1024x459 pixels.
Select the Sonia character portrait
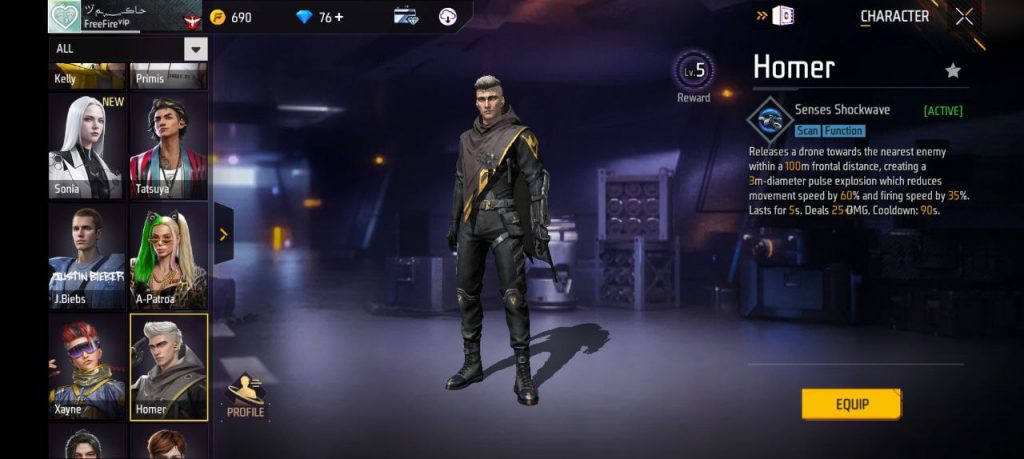87,146
